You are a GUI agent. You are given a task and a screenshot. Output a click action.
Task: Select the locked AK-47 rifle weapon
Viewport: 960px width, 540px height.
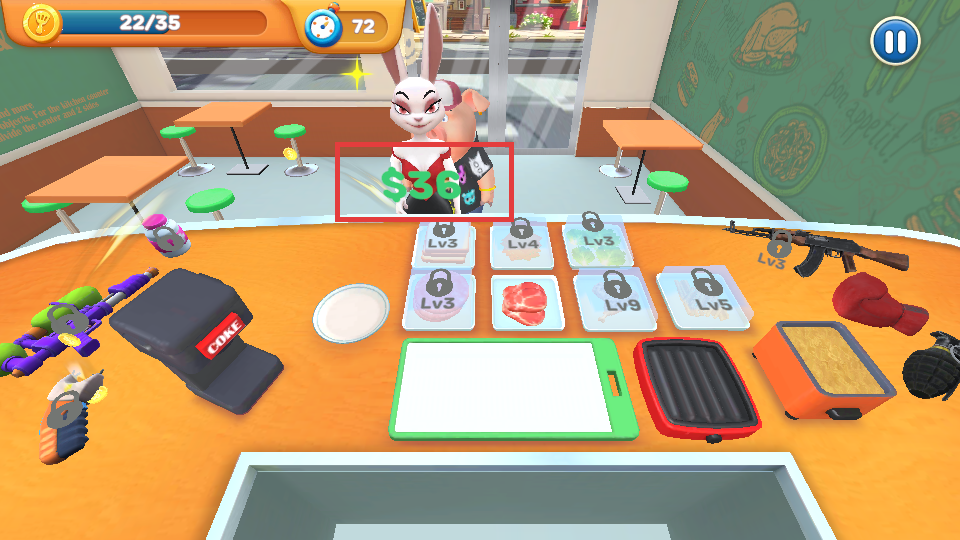point(819,248)
